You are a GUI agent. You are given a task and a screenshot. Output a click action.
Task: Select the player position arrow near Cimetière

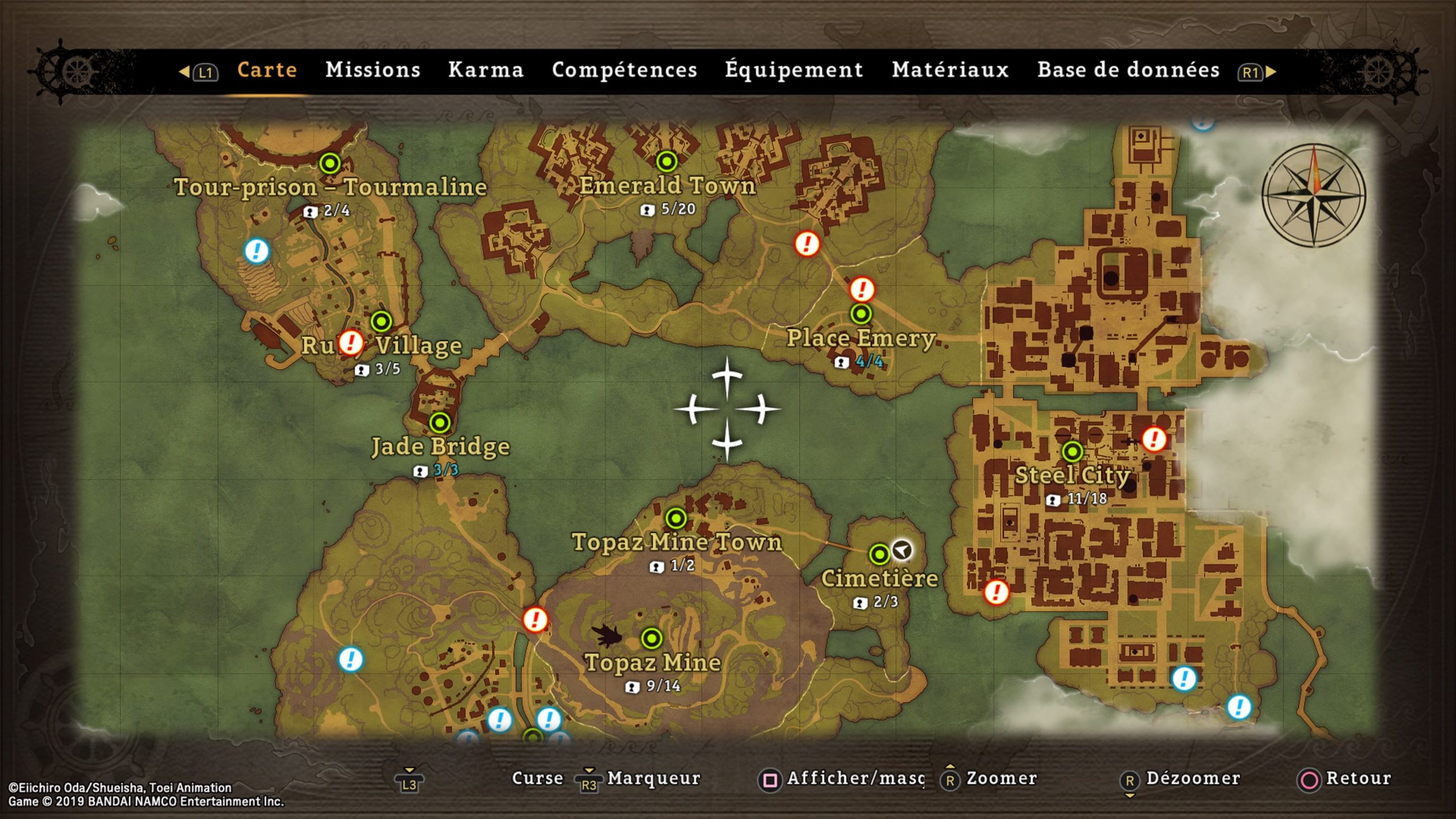pyautogui.click(x=901, y=550)
